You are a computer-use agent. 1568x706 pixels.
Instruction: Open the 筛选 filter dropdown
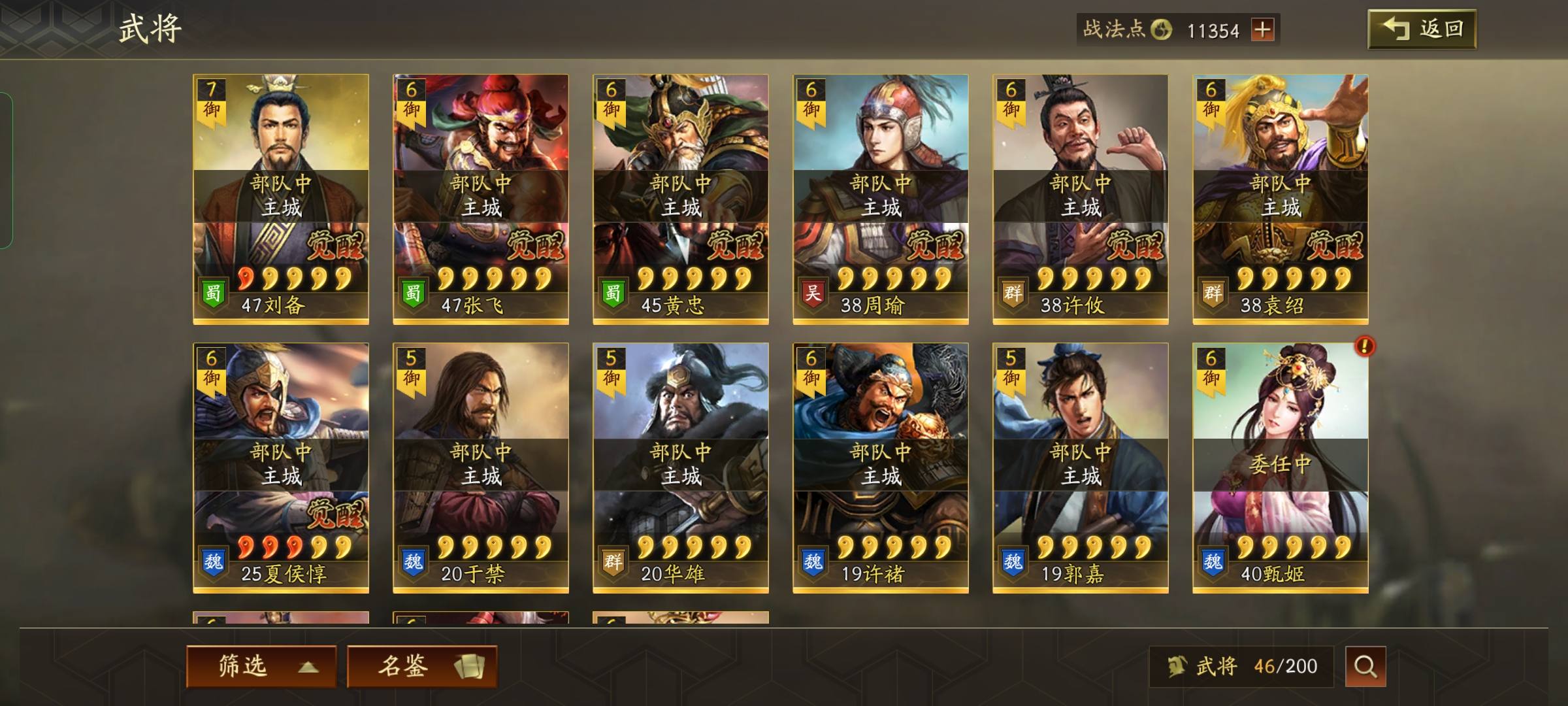(261, 666)
